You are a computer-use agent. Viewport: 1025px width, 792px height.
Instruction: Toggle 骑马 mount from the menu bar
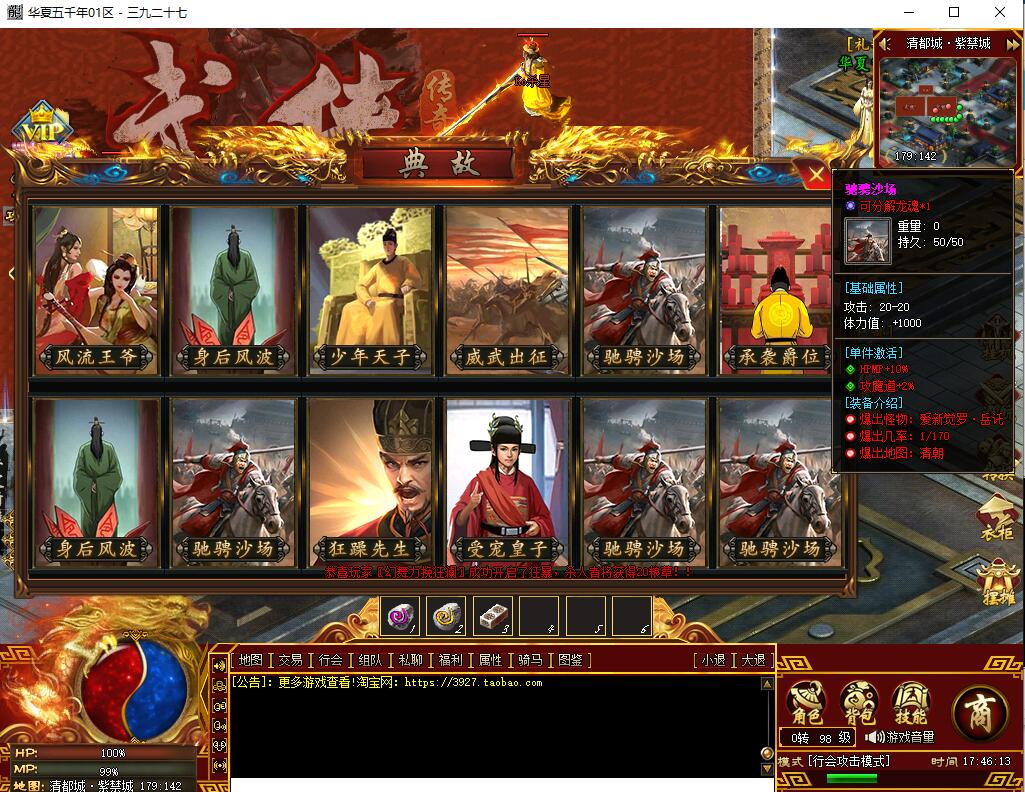point(530,660)
